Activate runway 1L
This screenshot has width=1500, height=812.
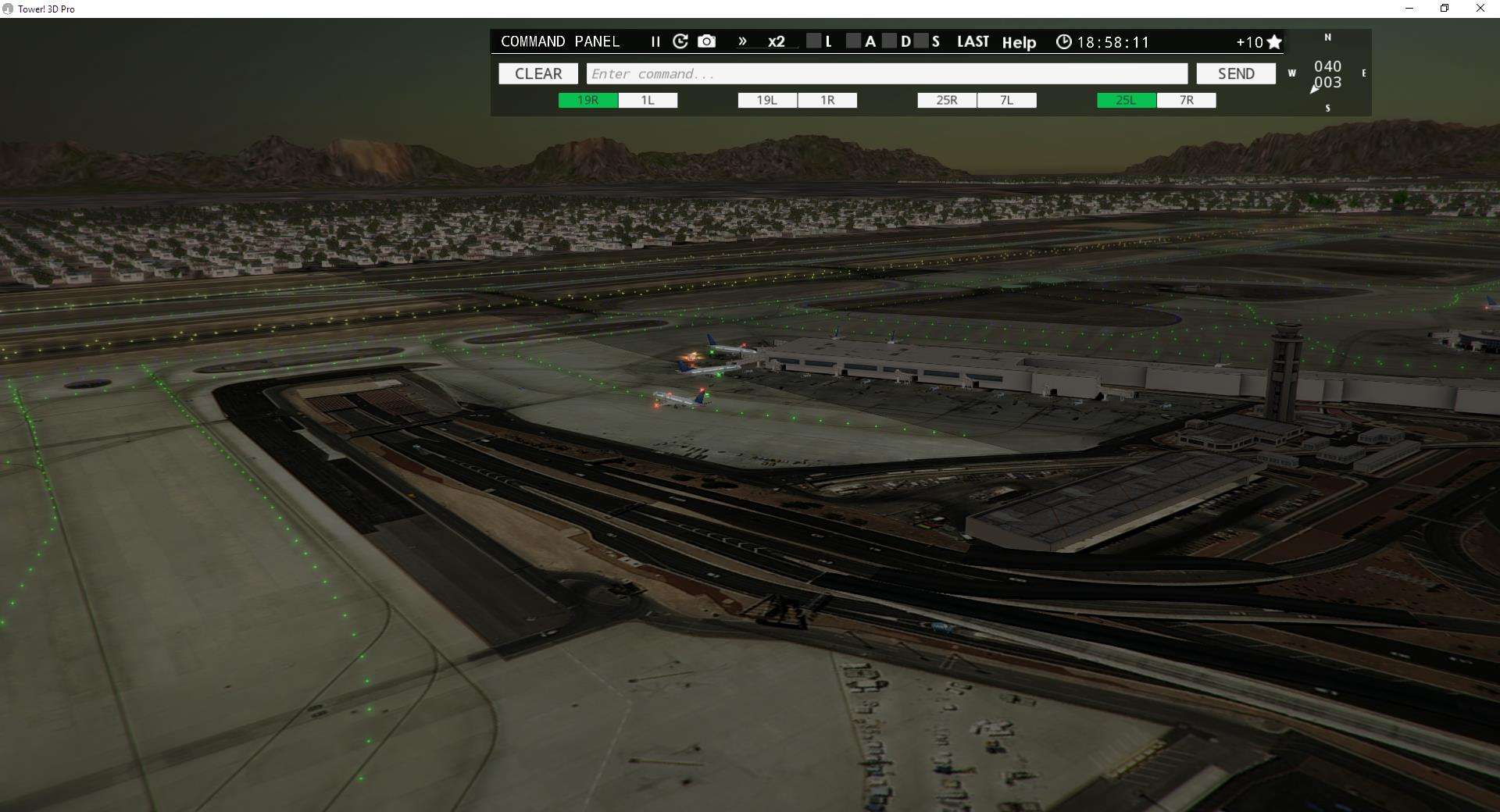[648, 100]
